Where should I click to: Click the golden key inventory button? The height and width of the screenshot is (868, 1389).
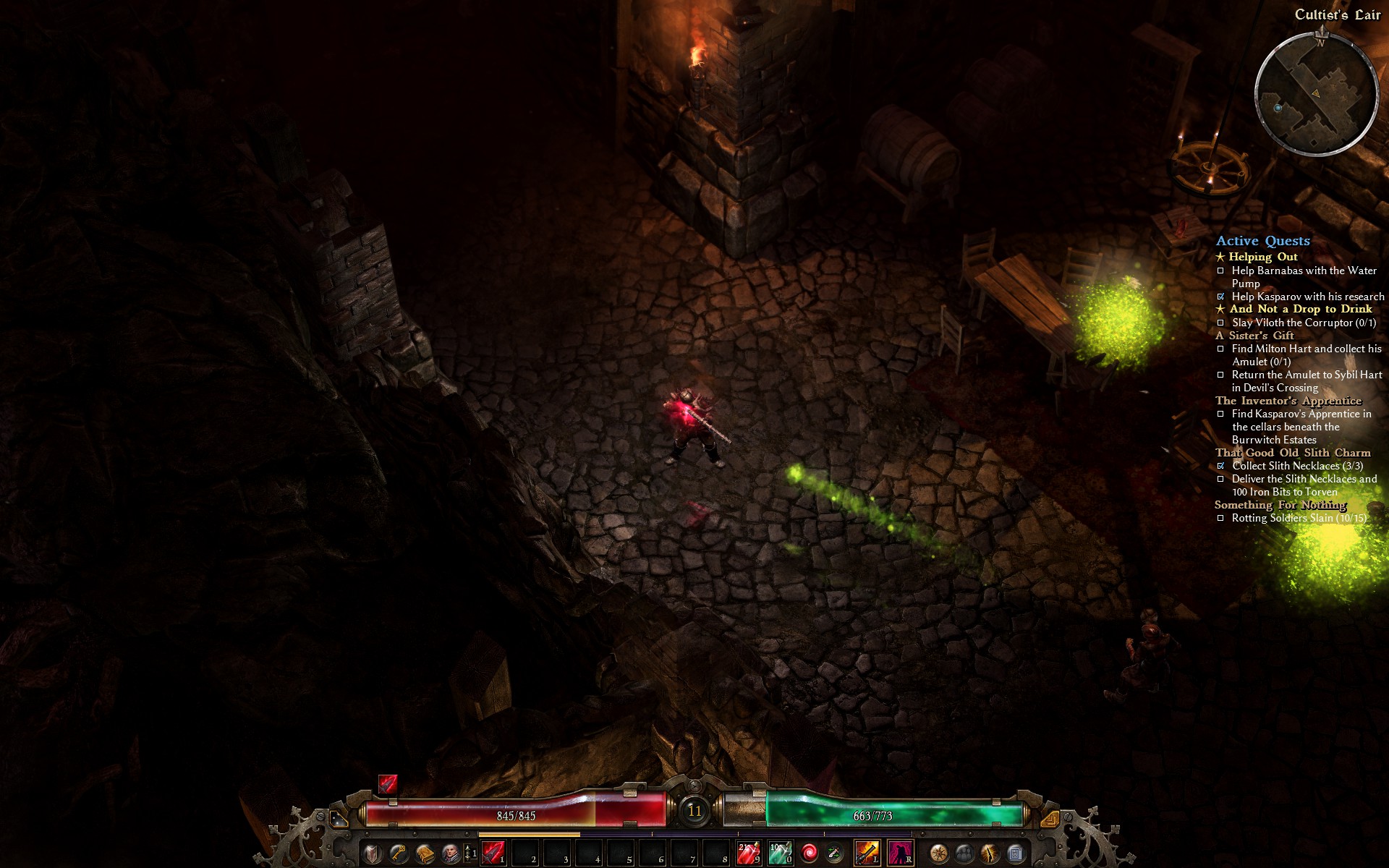(398, 854)
